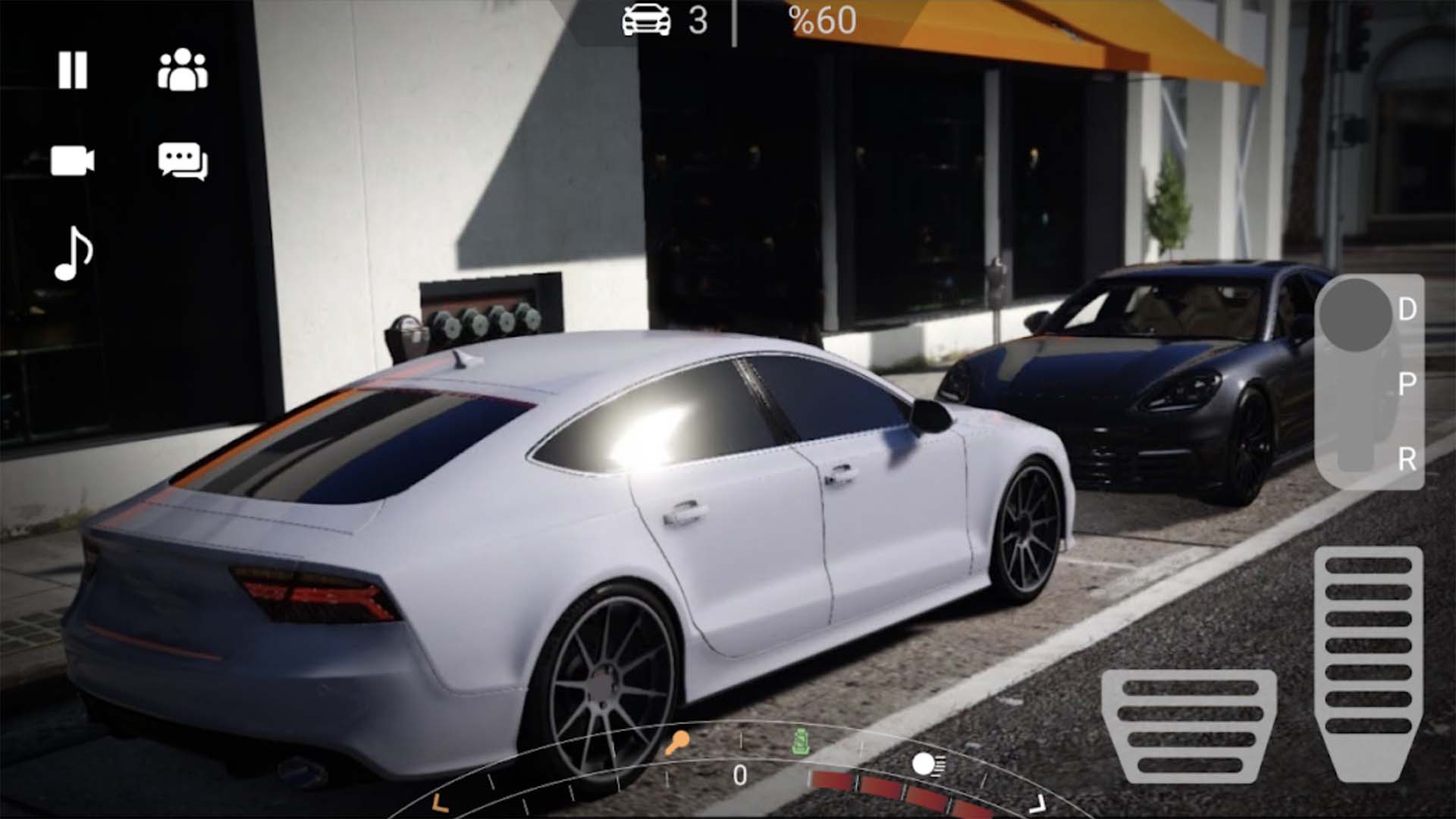The image size is (1456, 819).
Task: Pause the game
Action: 73,71
